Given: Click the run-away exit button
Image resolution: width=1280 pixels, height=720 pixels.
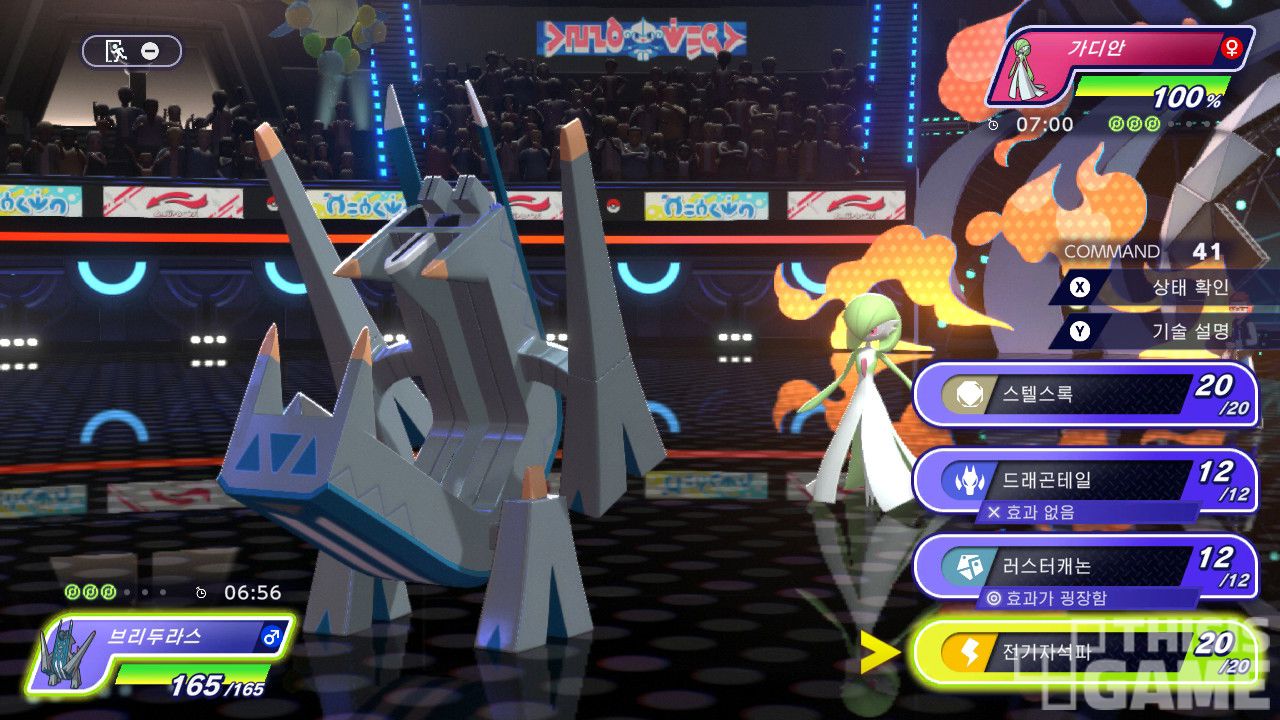Looking at the screenshot, I should click(x=132, y=51).
